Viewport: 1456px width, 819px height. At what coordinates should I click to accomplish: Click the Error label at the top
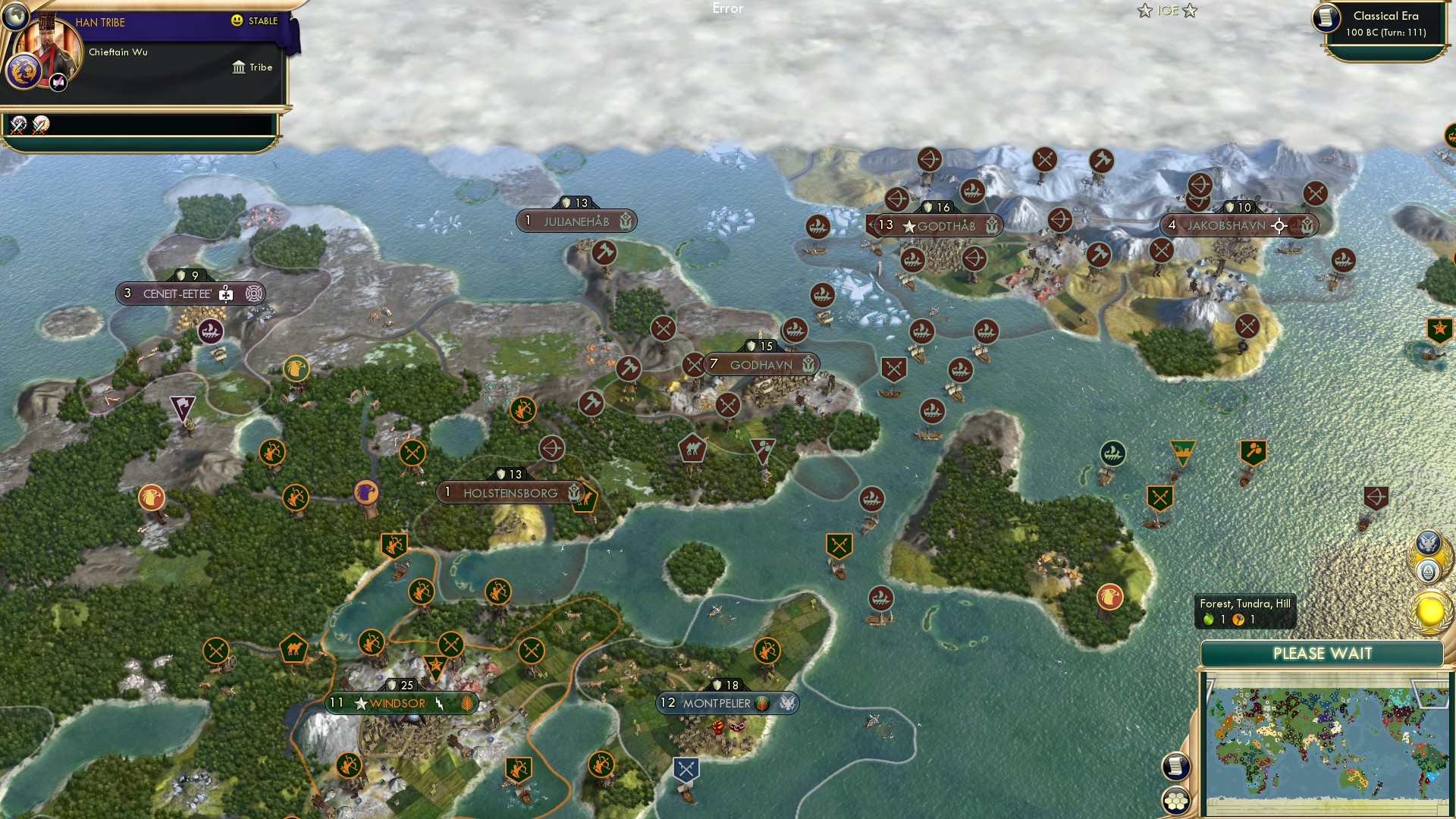coord(728,9)
